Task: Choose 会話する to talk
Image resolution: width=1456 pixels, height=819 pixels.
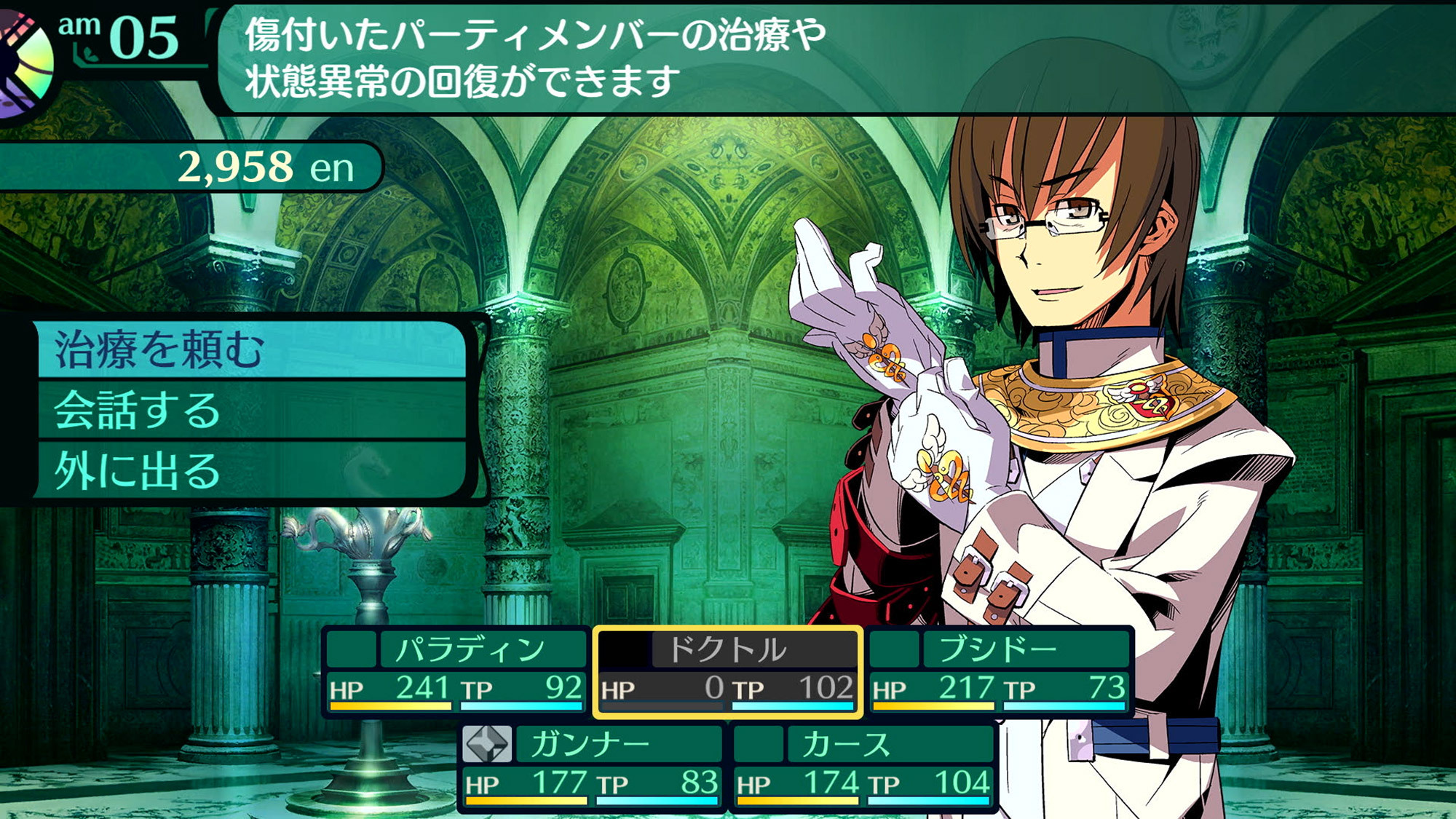Action: tap(251, 411)
